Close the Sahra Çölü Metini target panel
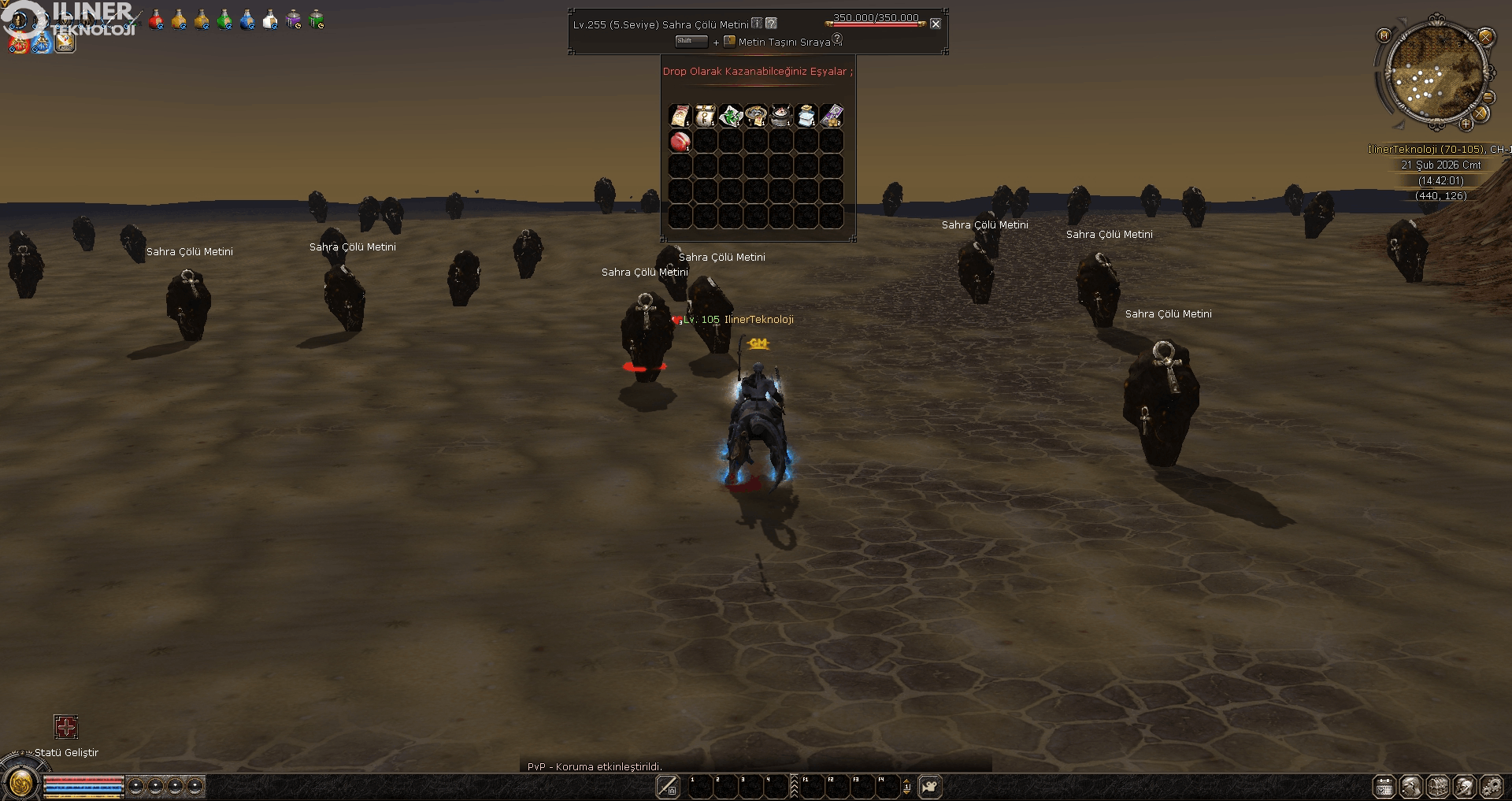Screen dimensions: 1512x801 pyautogui.click(x=936, y=24)
